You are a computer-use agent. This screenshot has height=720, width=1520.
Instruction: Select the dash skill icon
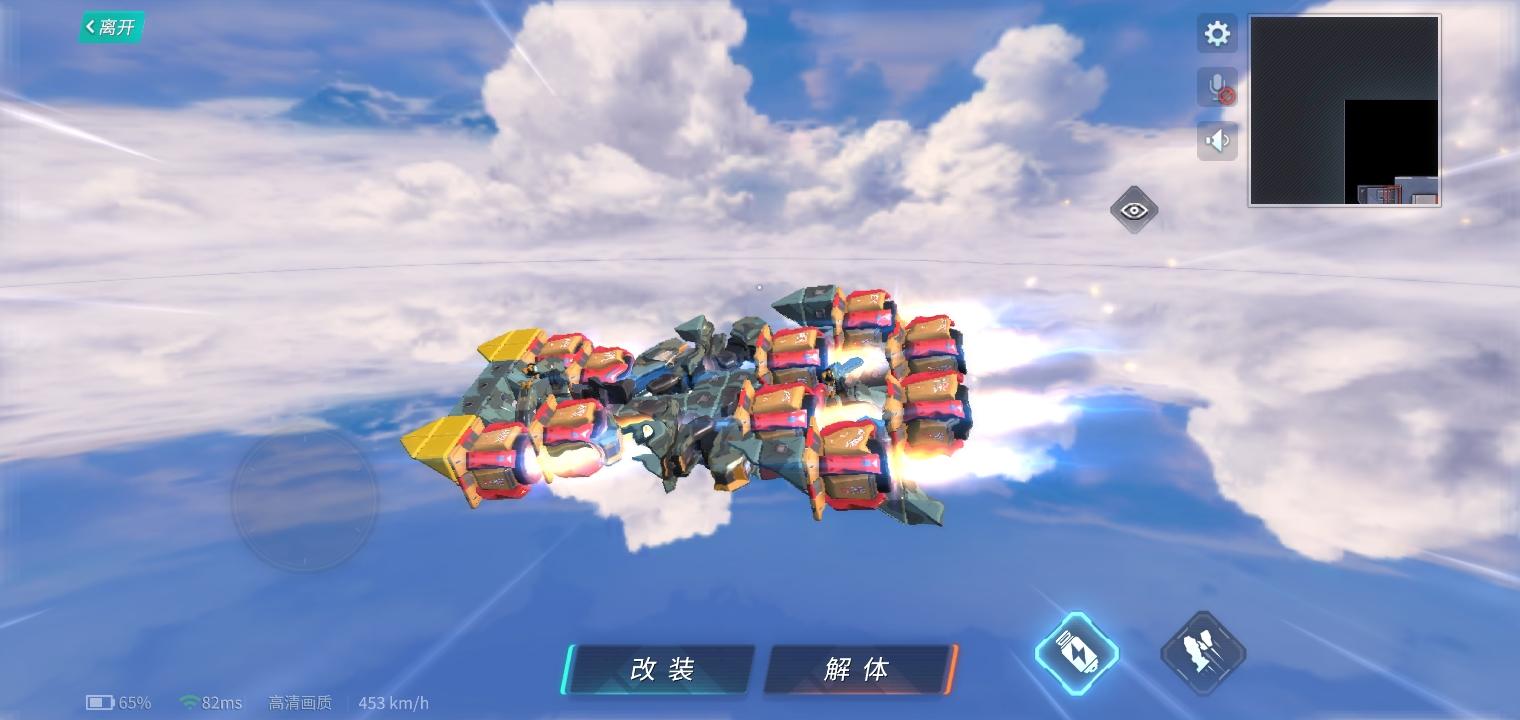1203,650
